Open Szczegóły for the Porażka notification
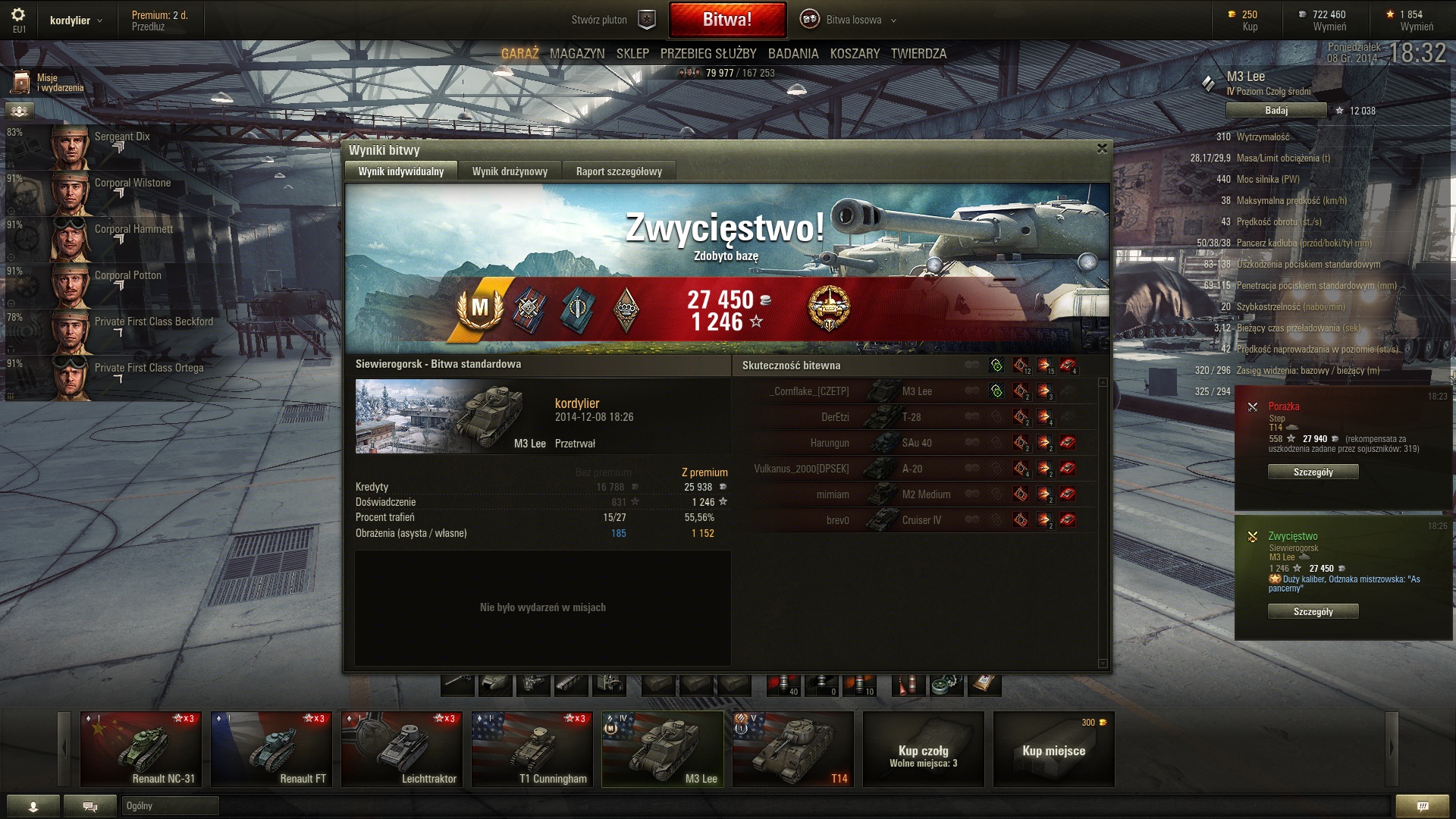This screenshot has width=1456, height=819. [1313, 472]
